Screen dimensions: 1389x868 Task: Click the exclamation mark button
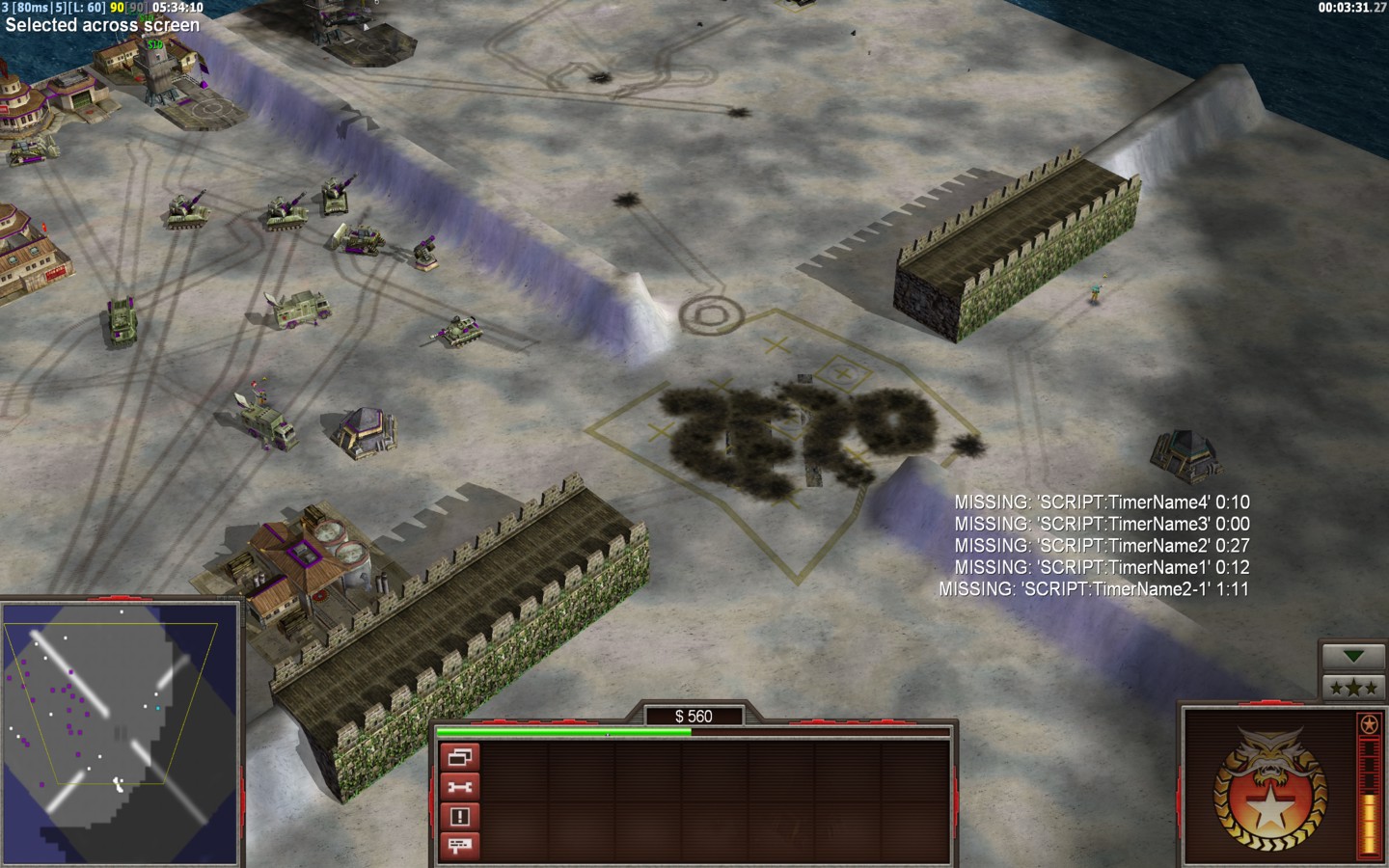click(x=460, y=817)
